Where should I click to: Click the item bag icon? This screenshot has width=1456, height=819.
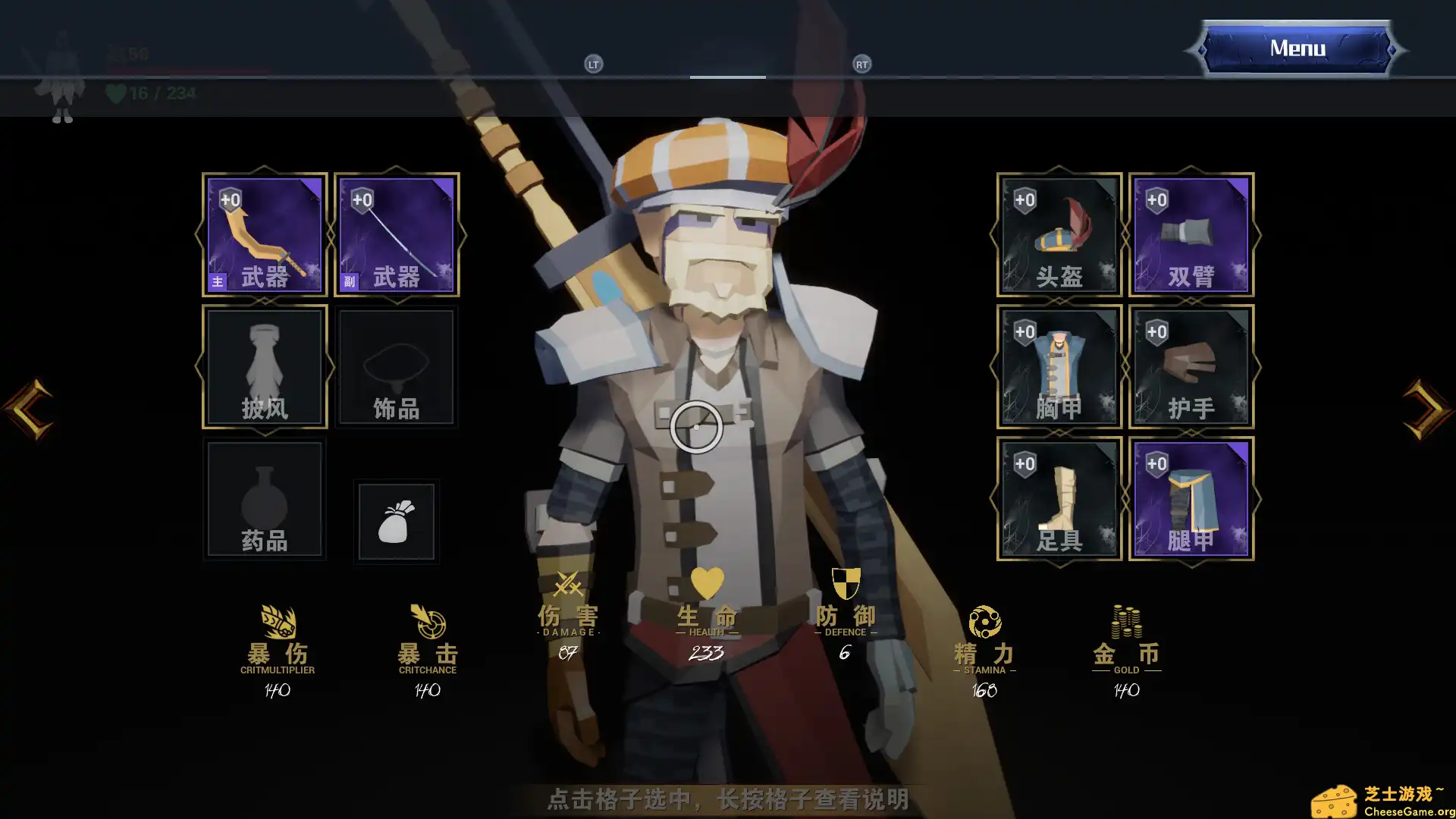[x=396, y=521]
